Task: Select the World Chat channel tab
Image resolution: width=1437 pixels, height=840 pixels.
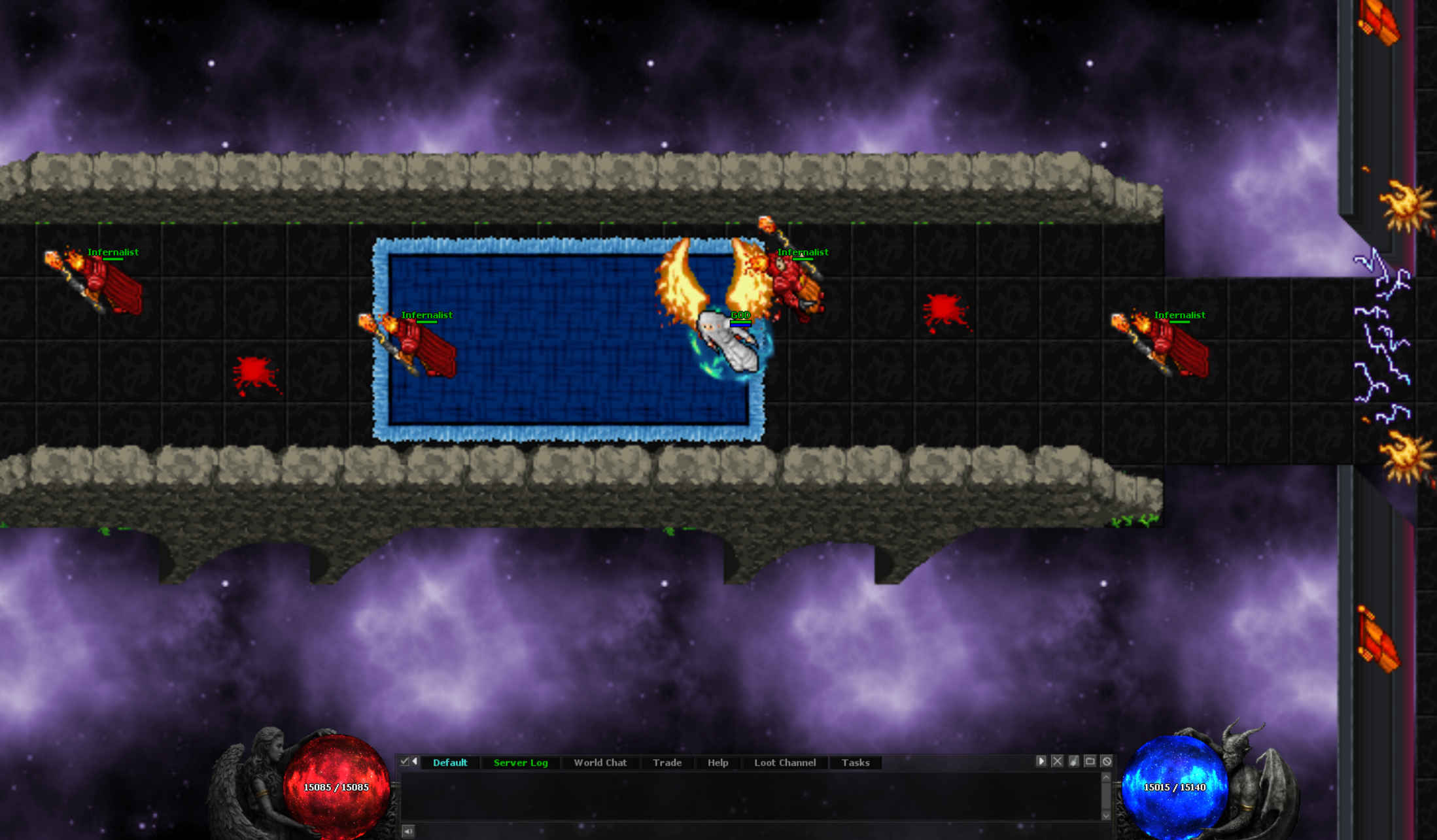Action: pos(600,762)
